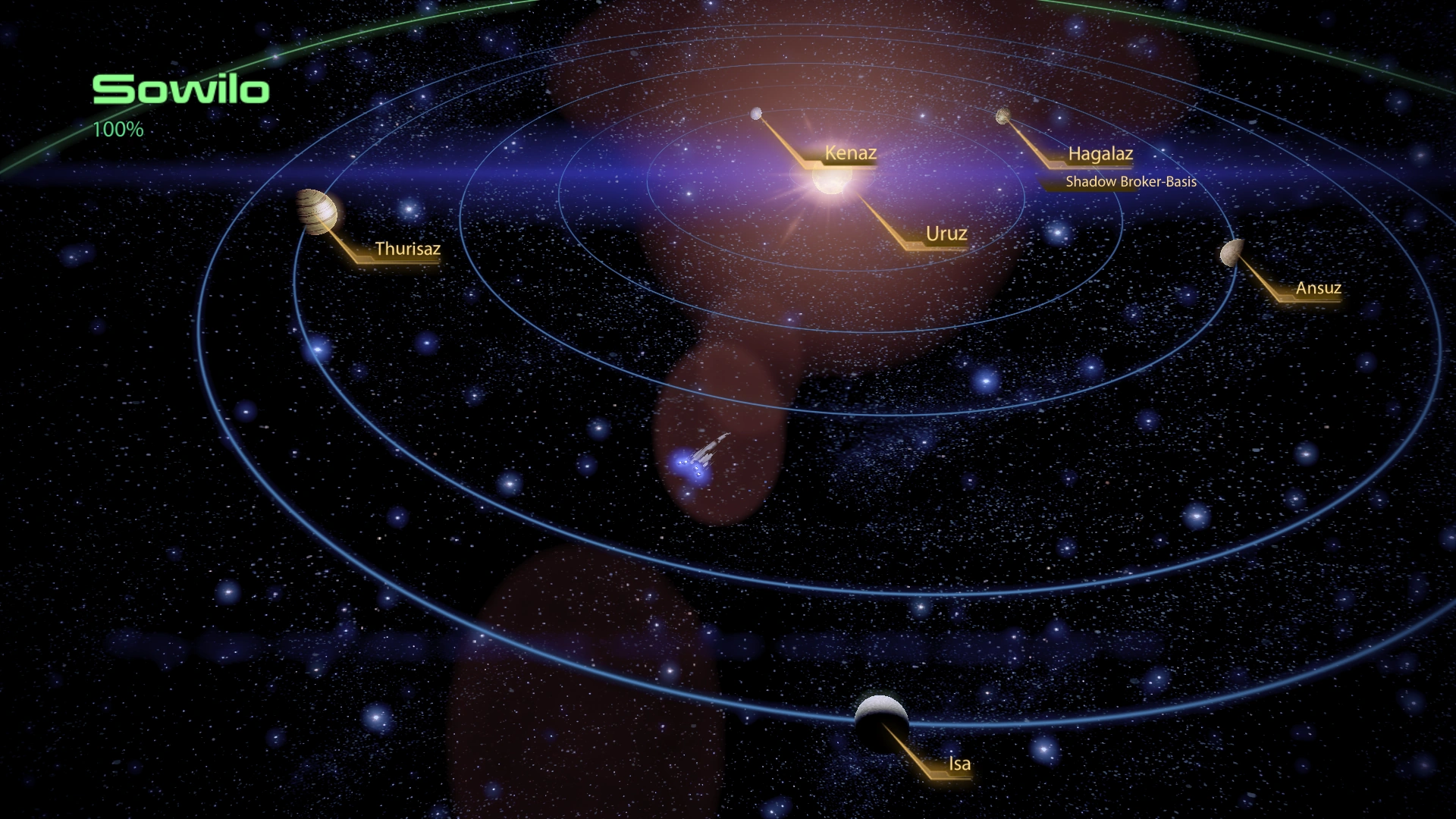This screenshot has height=819, width=1456.
Task: Click the 100% fuel indicator
Action: (118, 130)
